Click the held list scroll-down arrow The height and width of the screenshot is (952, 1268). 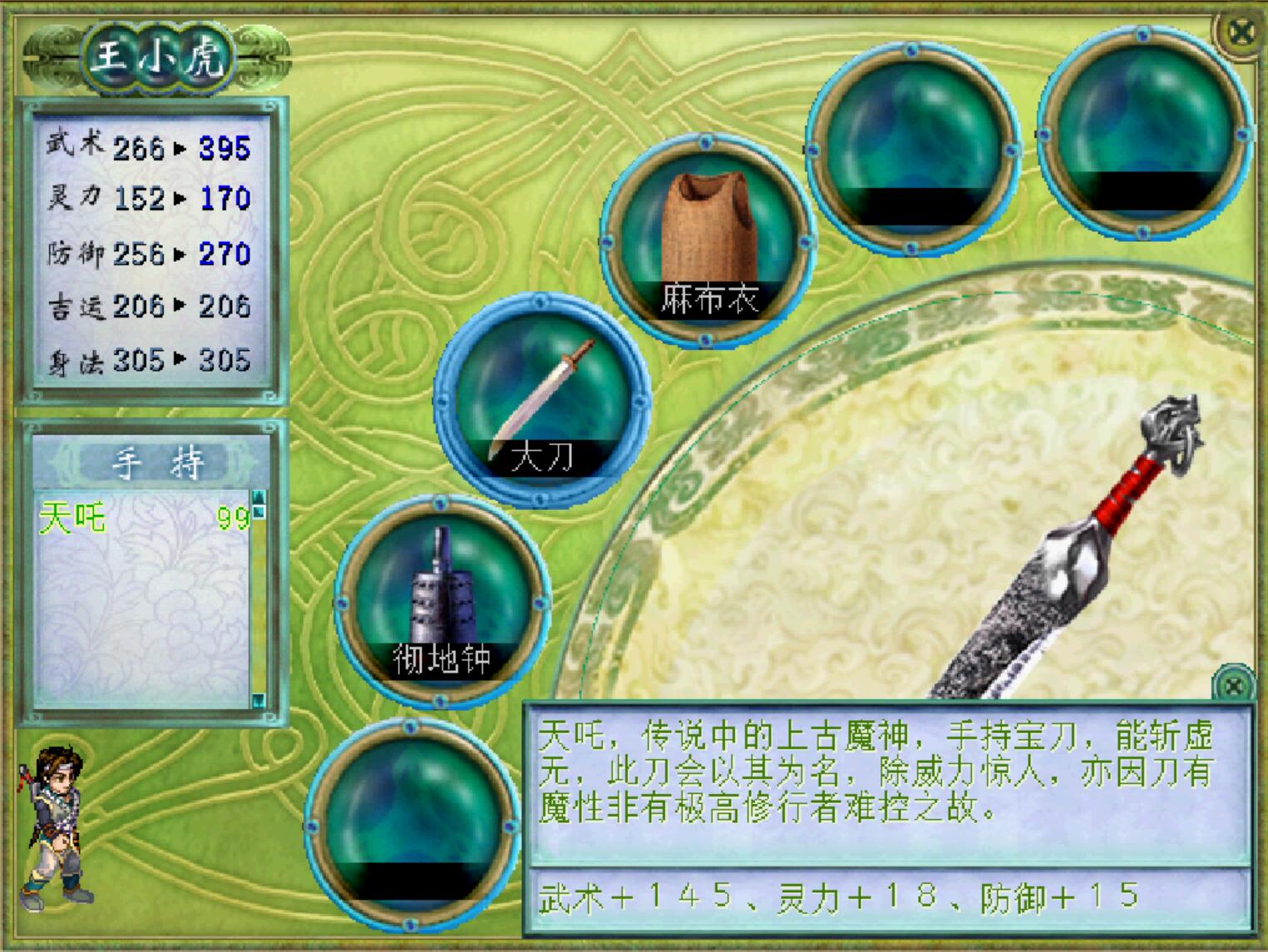[259, 699]
